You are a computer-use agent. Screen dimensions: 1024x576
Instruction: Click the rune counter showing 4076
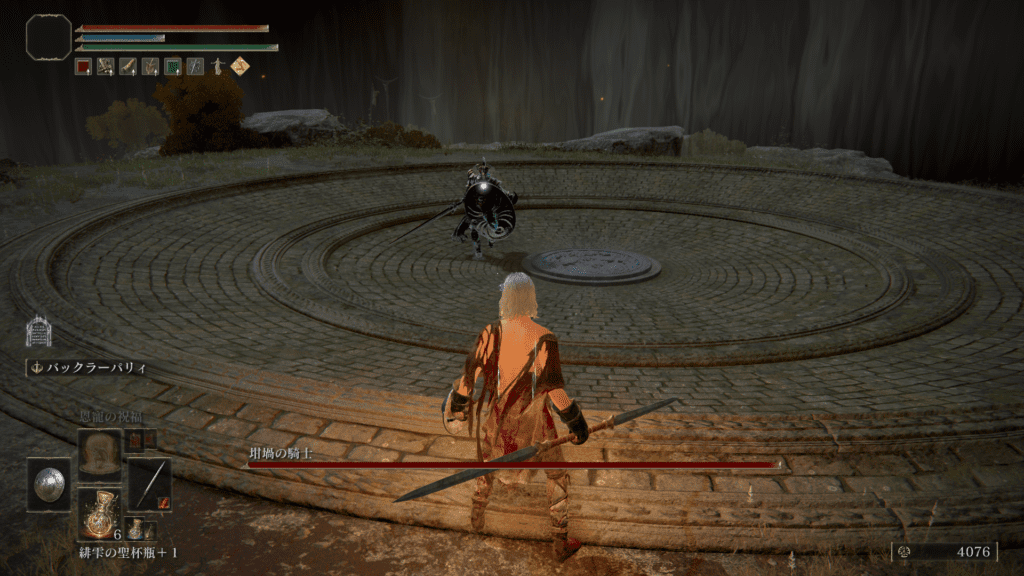pos(943,551)
